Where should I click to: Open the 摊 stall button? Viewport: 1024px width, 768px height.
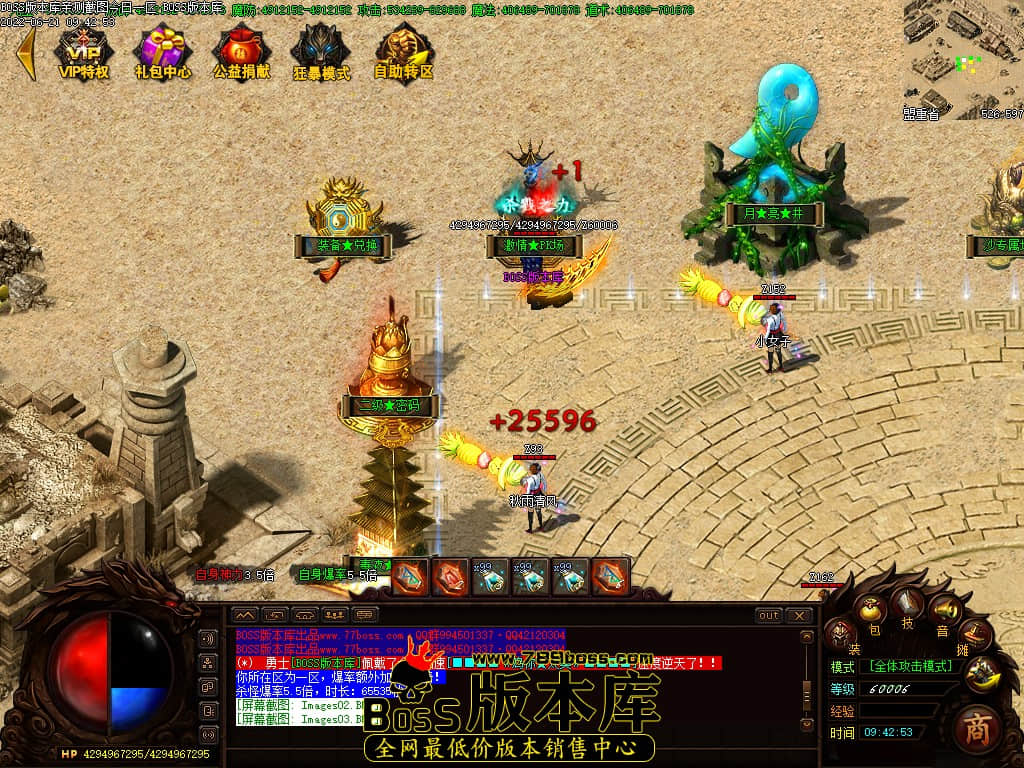(x=975, y=634)
